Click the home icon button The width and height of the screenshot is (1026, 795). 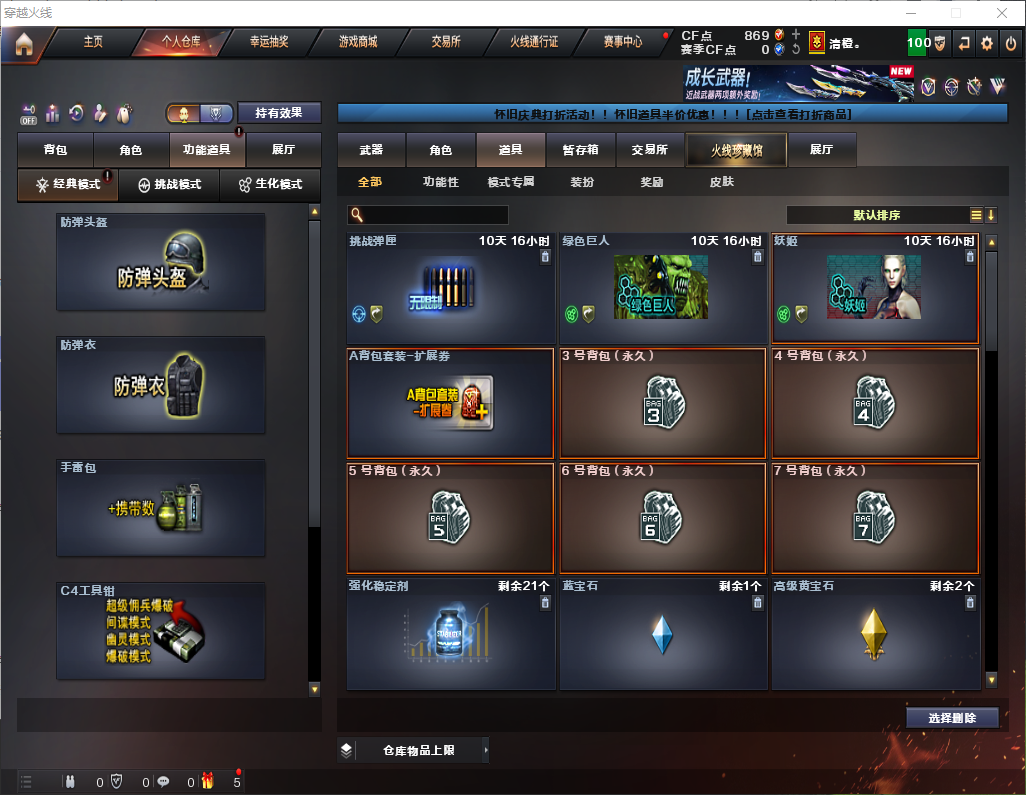coord(23,43)
